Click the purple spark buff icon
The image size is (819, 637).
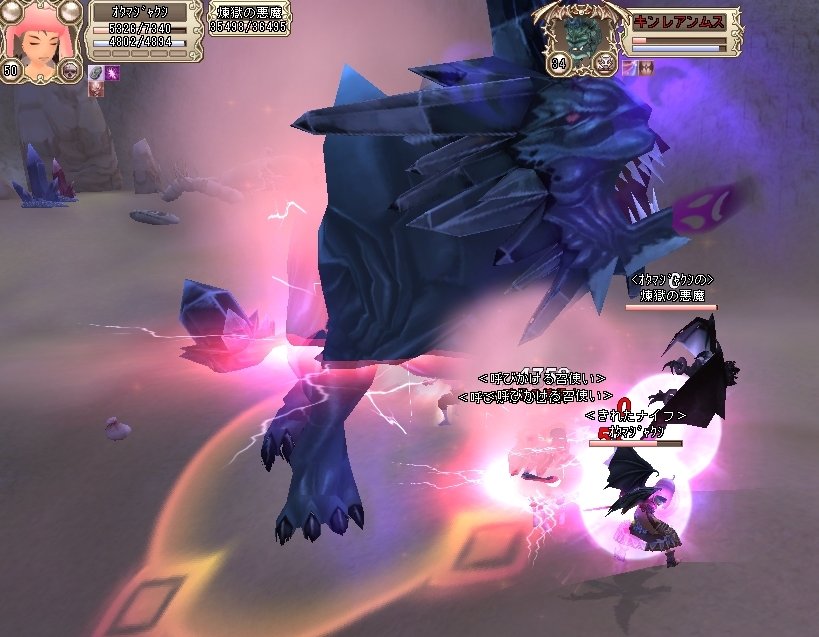tap(112, 72)
